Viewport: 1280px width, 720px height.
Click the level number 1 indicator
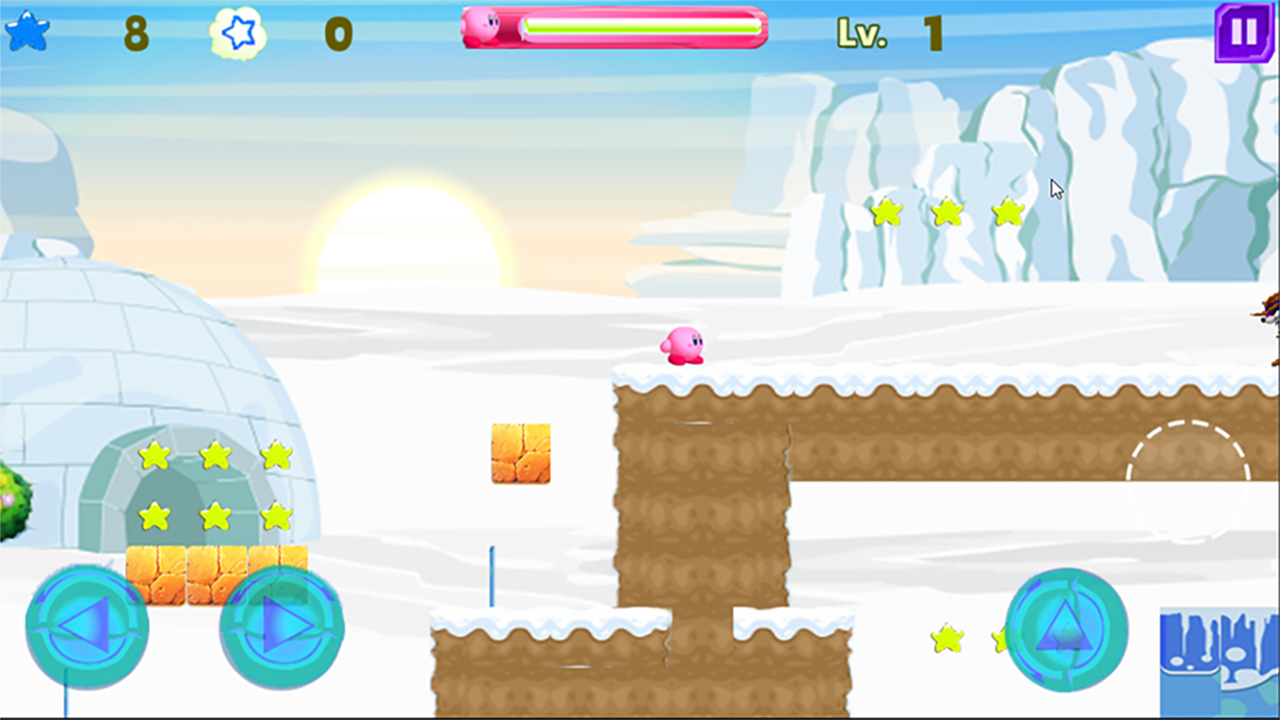pyautogui.click(x=933, y=30)
